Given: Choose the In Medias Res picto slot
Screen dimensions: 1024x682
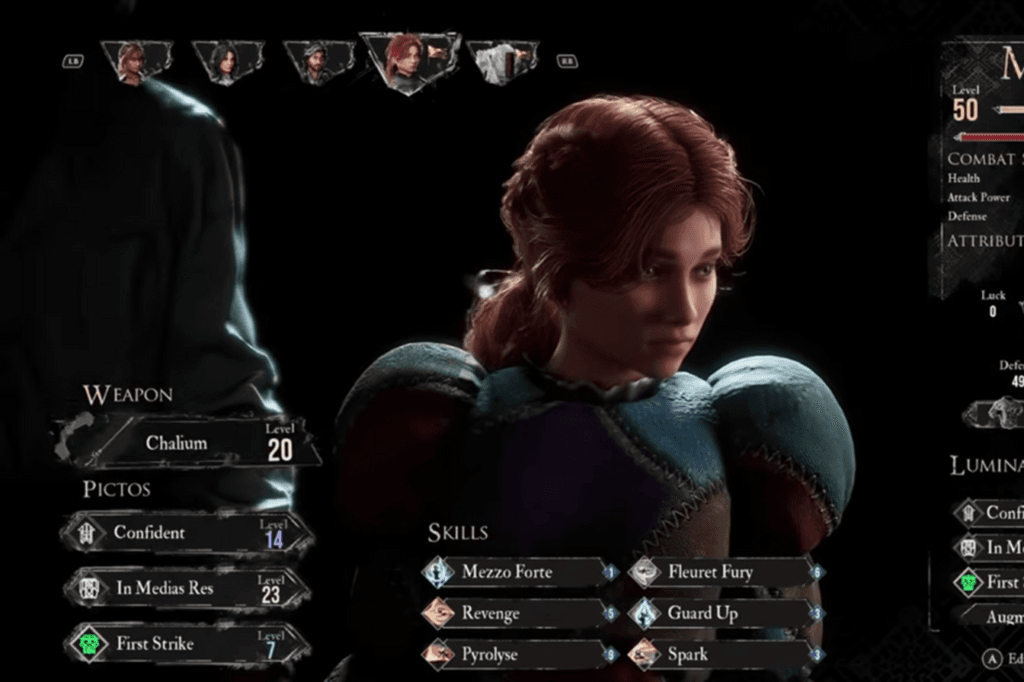Looking at the screenshot, I should pos(187,588).
